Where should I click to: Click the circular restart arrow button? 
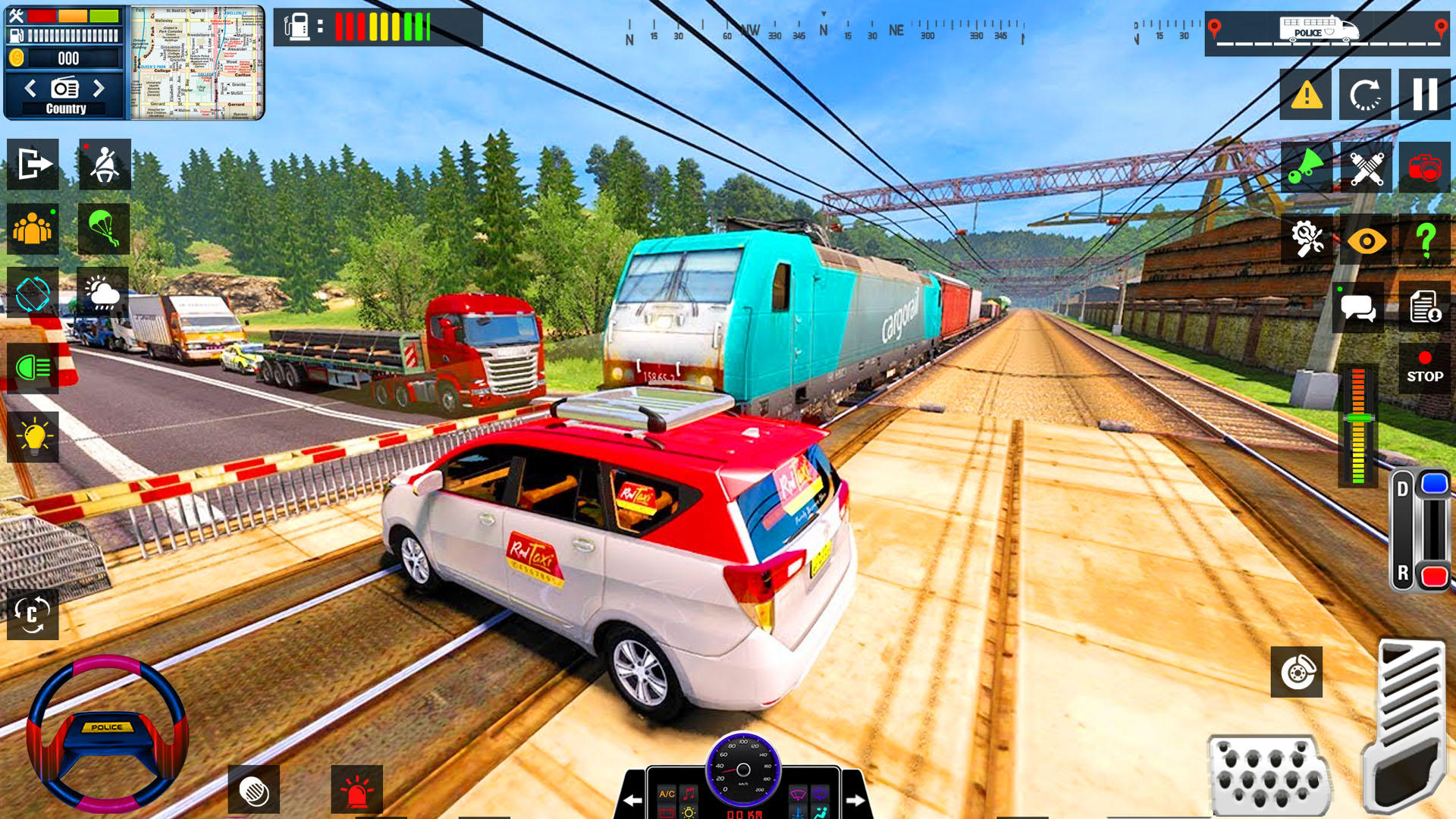point(1365,95)
